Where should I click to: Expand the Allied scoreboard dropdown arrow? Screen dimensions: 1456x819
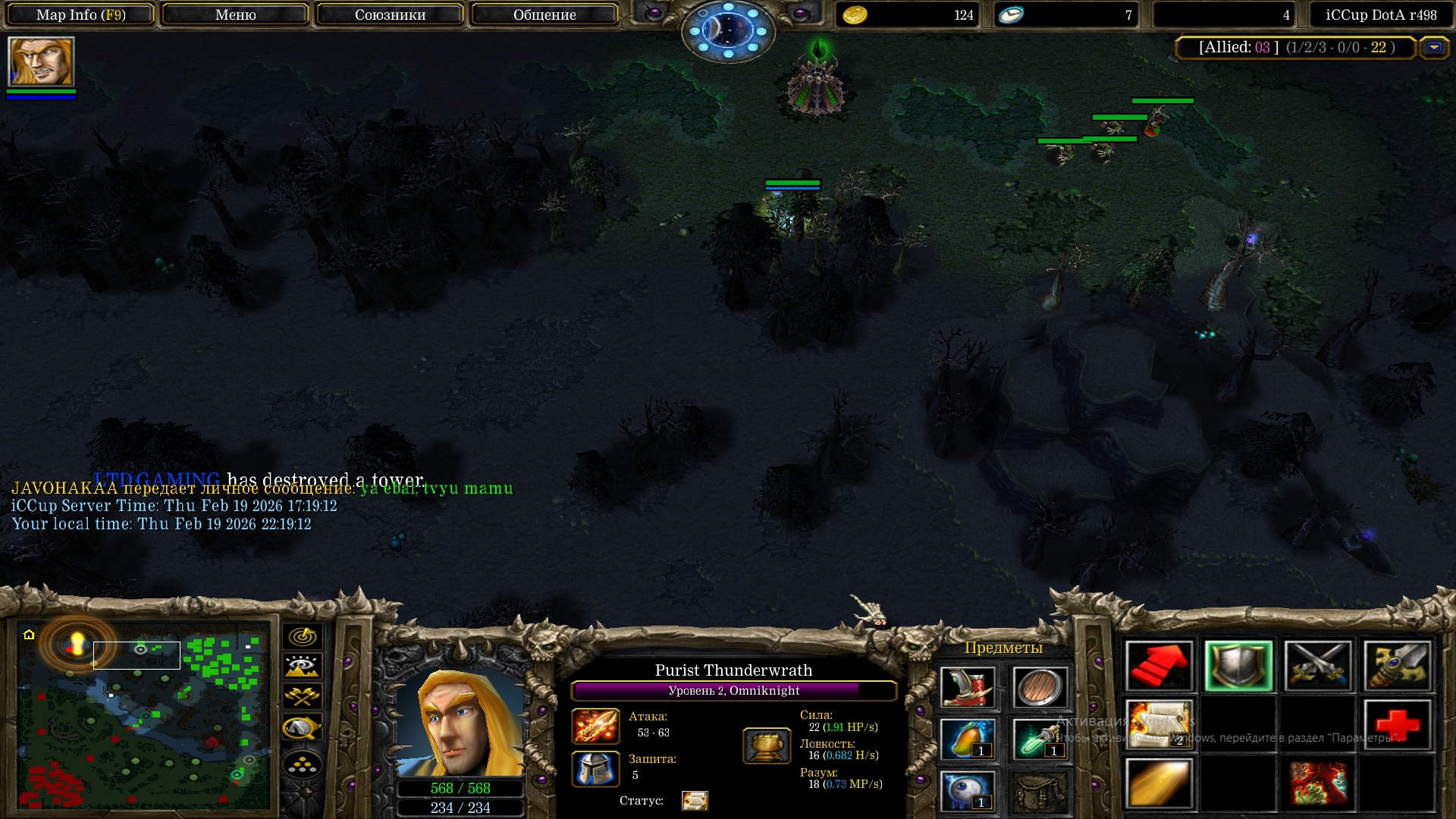(1433, 47)
